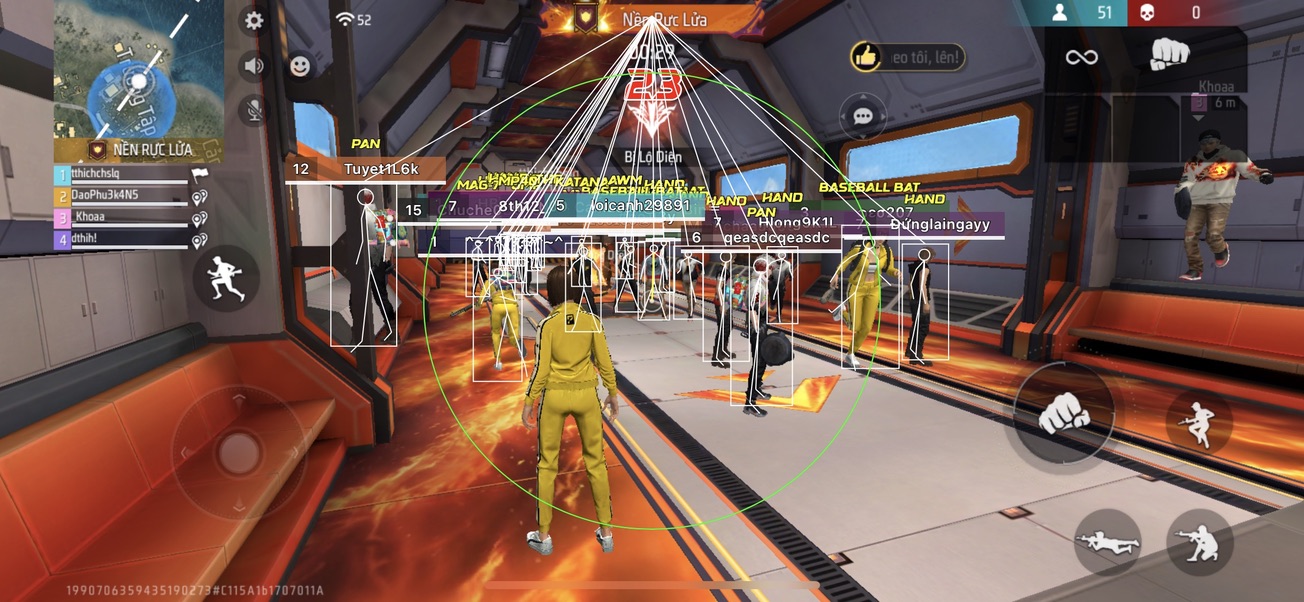
Task: Select teammate DaoPhu3k4N5 in squad list
Action: [120, 196]
